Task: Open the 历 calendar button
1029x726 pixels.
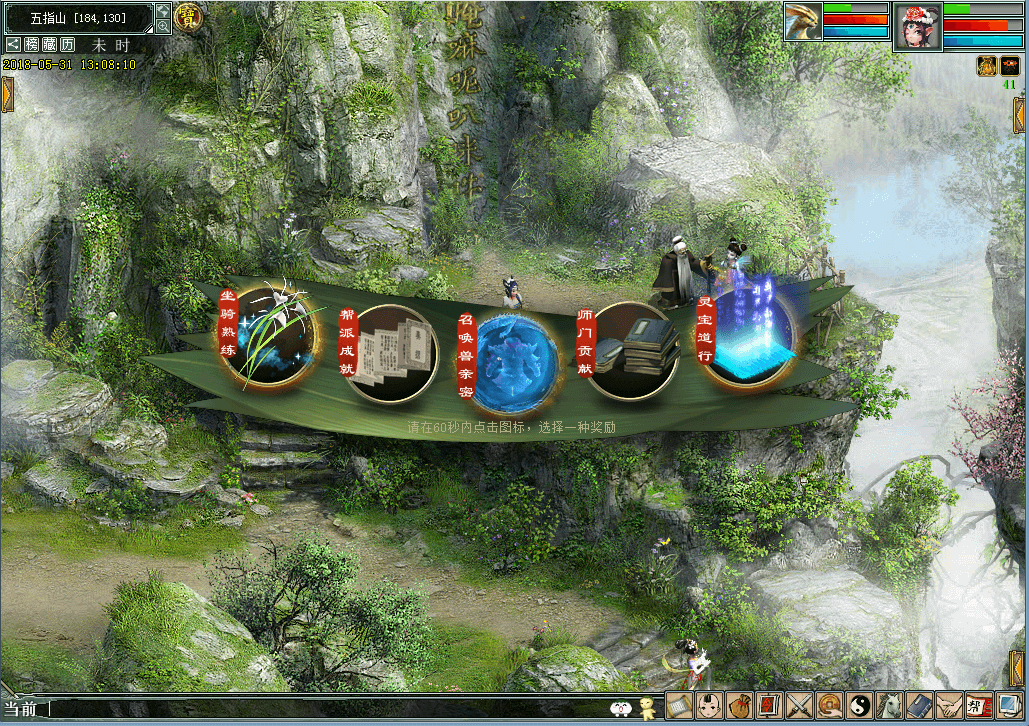Action: 67,45
